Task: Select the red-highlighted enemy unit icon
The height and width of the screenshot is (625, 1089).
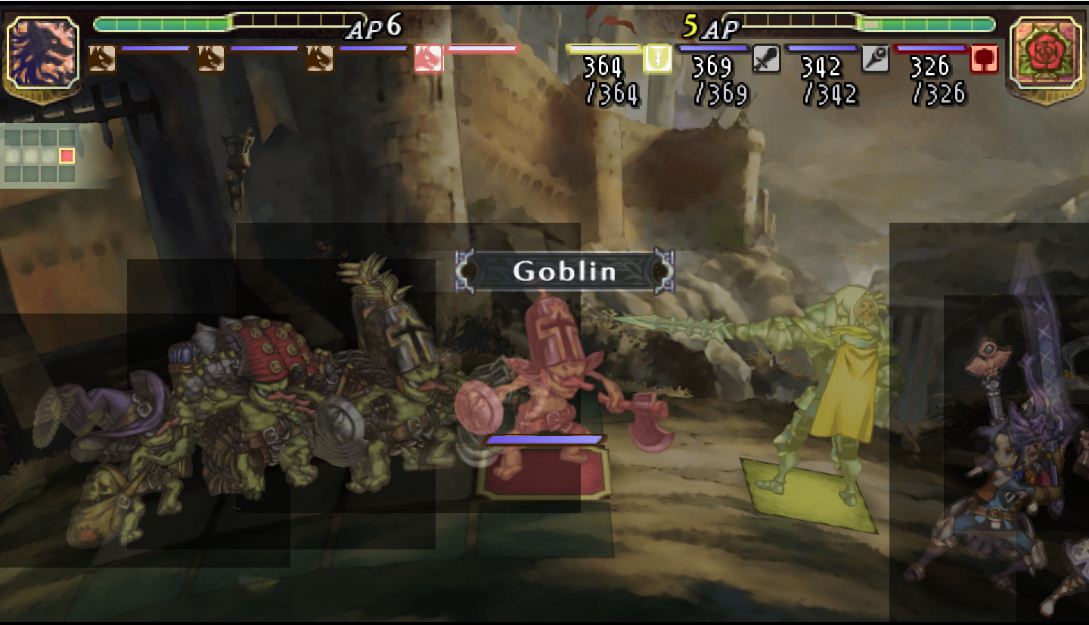Action: point(428,59)
